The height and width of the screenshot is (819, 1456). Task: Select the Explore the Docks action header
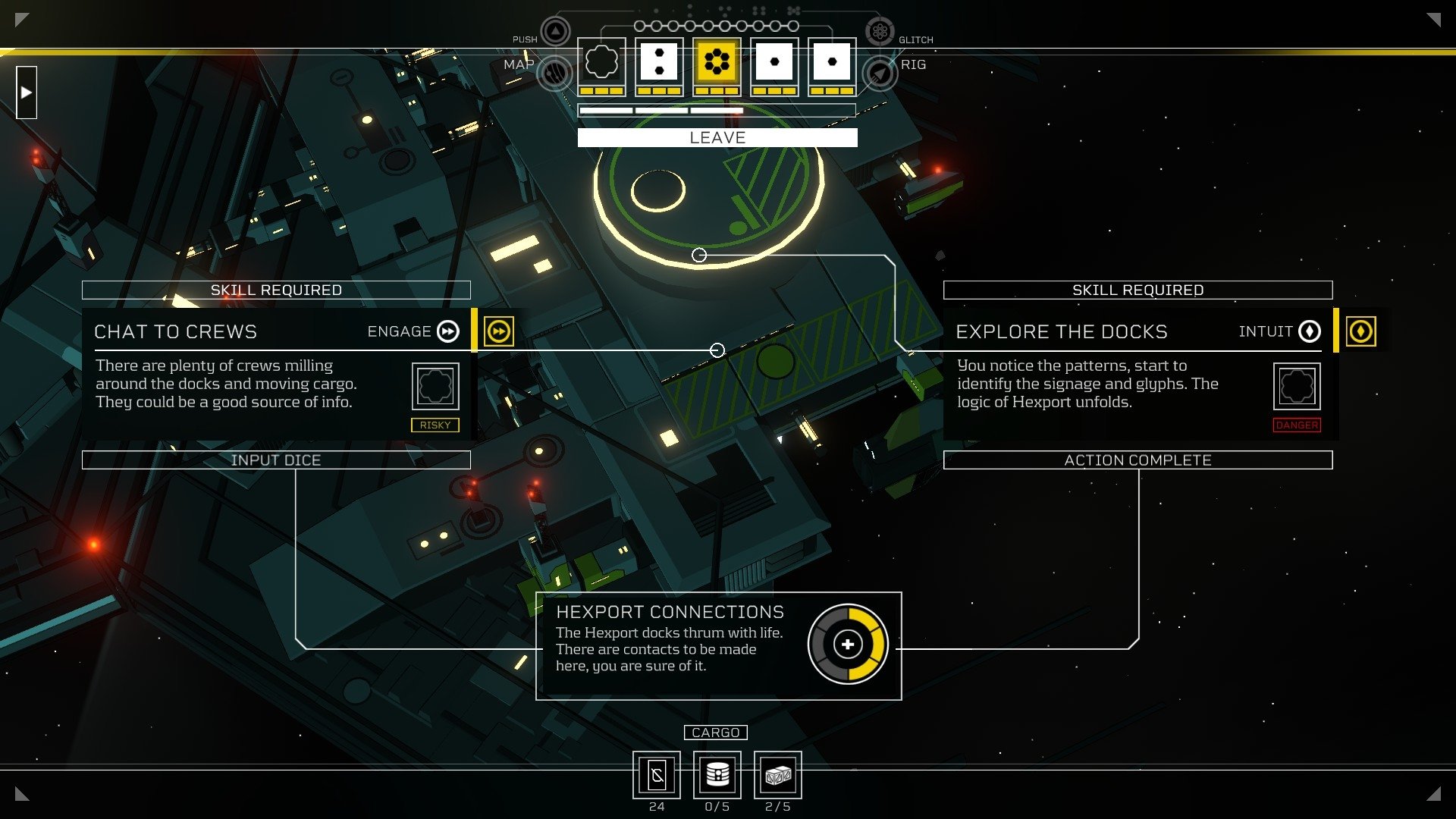1062,331
